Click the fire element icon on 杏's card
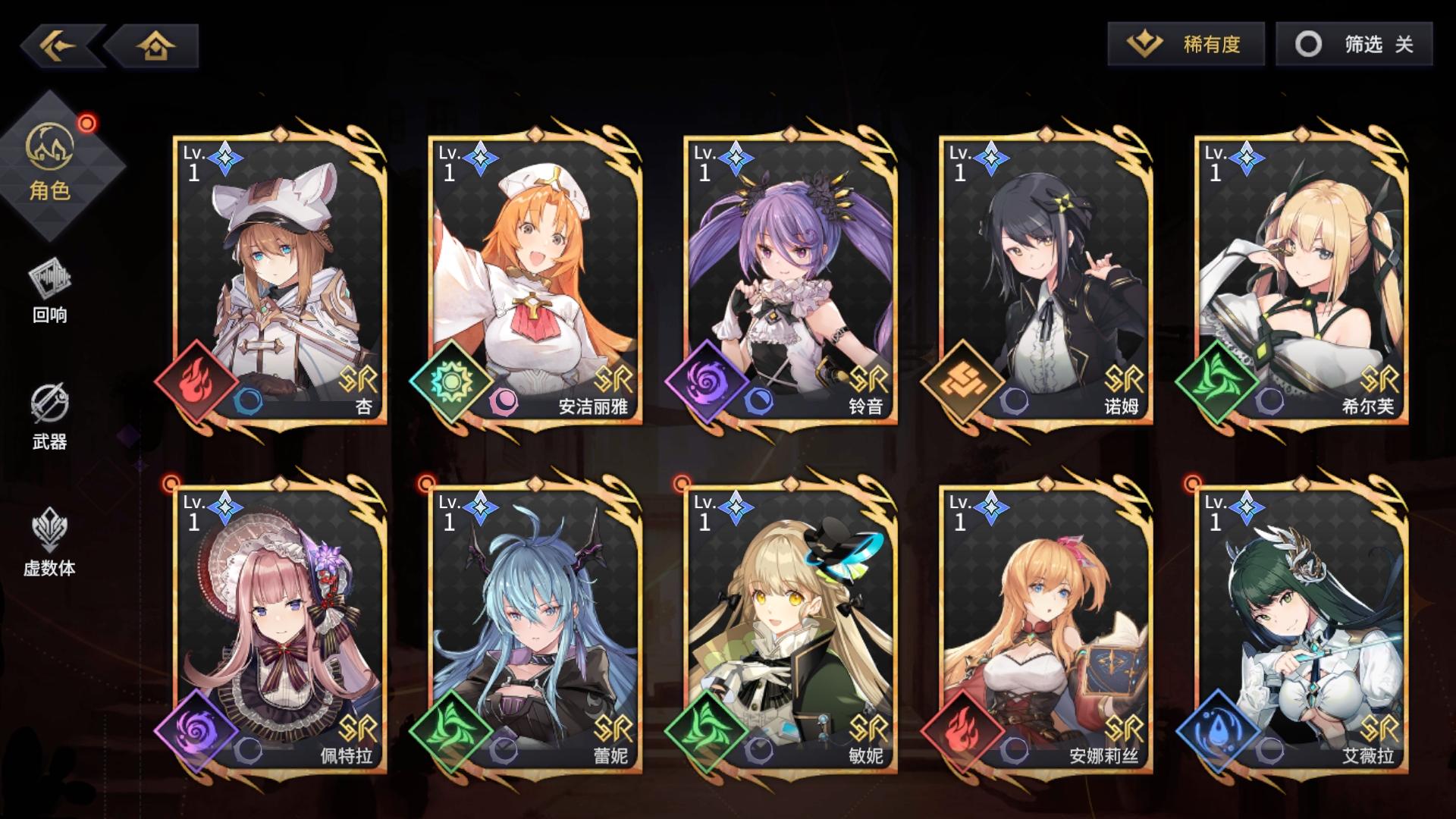1456x819 pixels. (x=196, y=382)
